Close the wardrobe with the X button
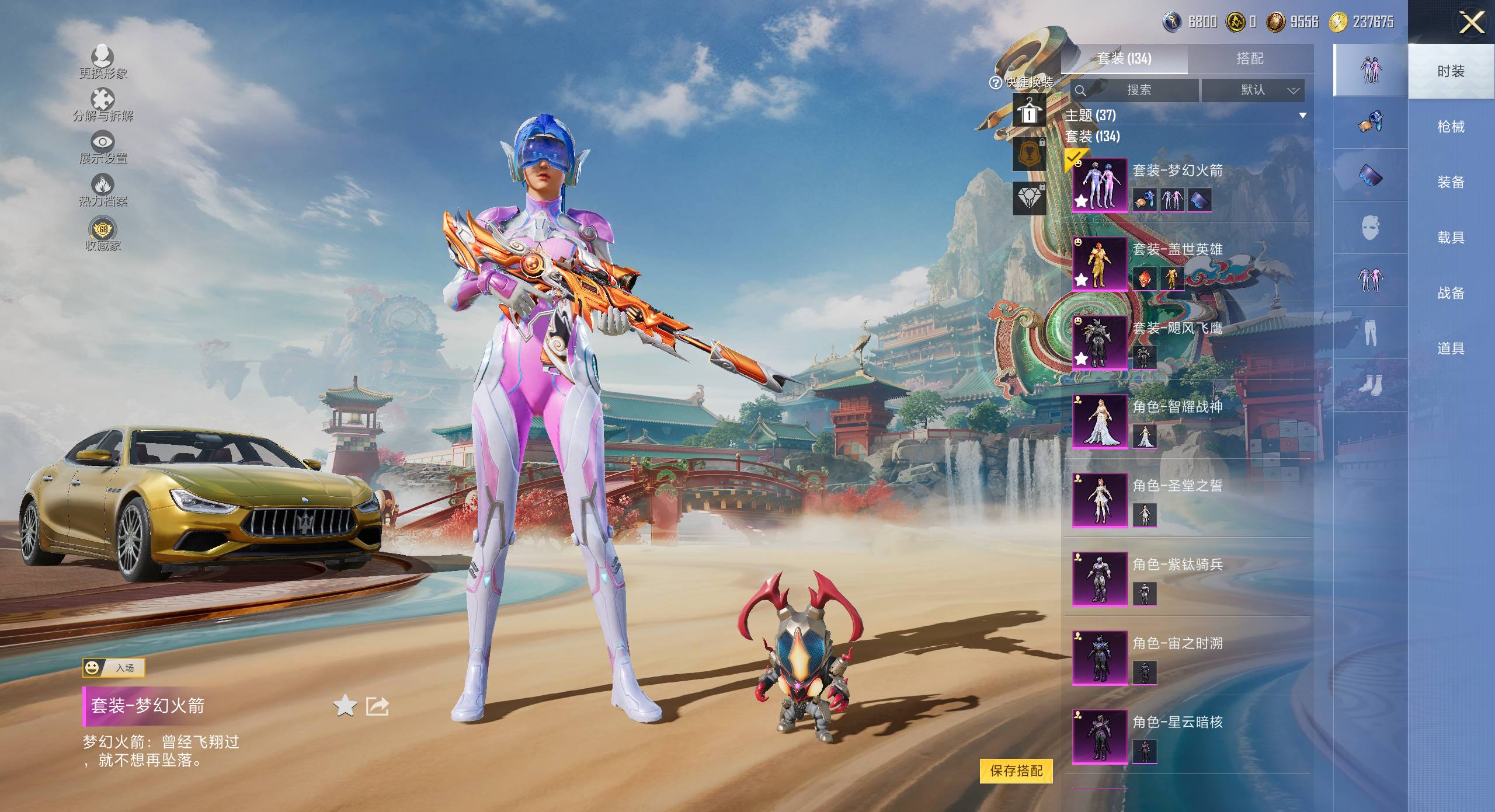The height and width of the screenshot is (812, 1495). [1471, 23]
